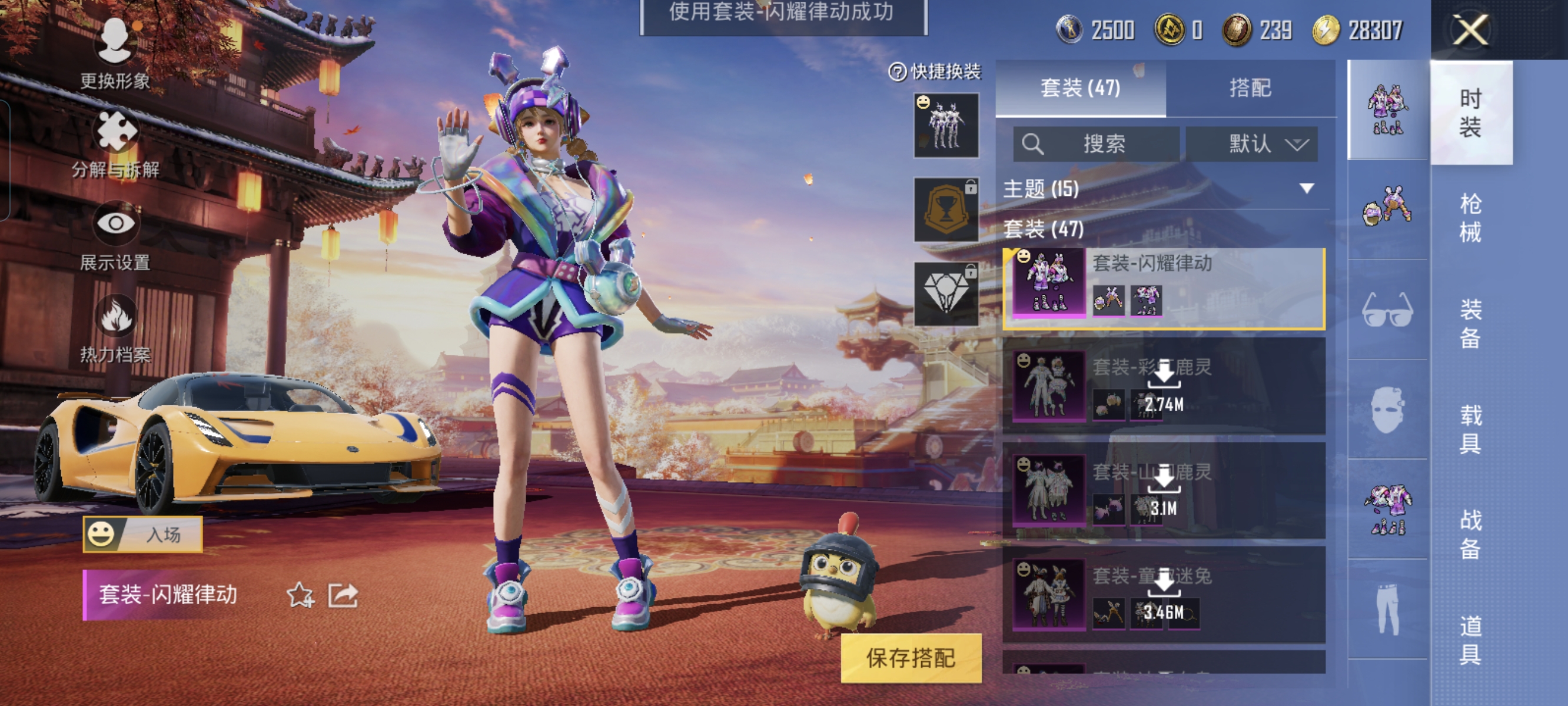
Task: Open 分解与拆解 dismantle menu
Action: [115, 144]
